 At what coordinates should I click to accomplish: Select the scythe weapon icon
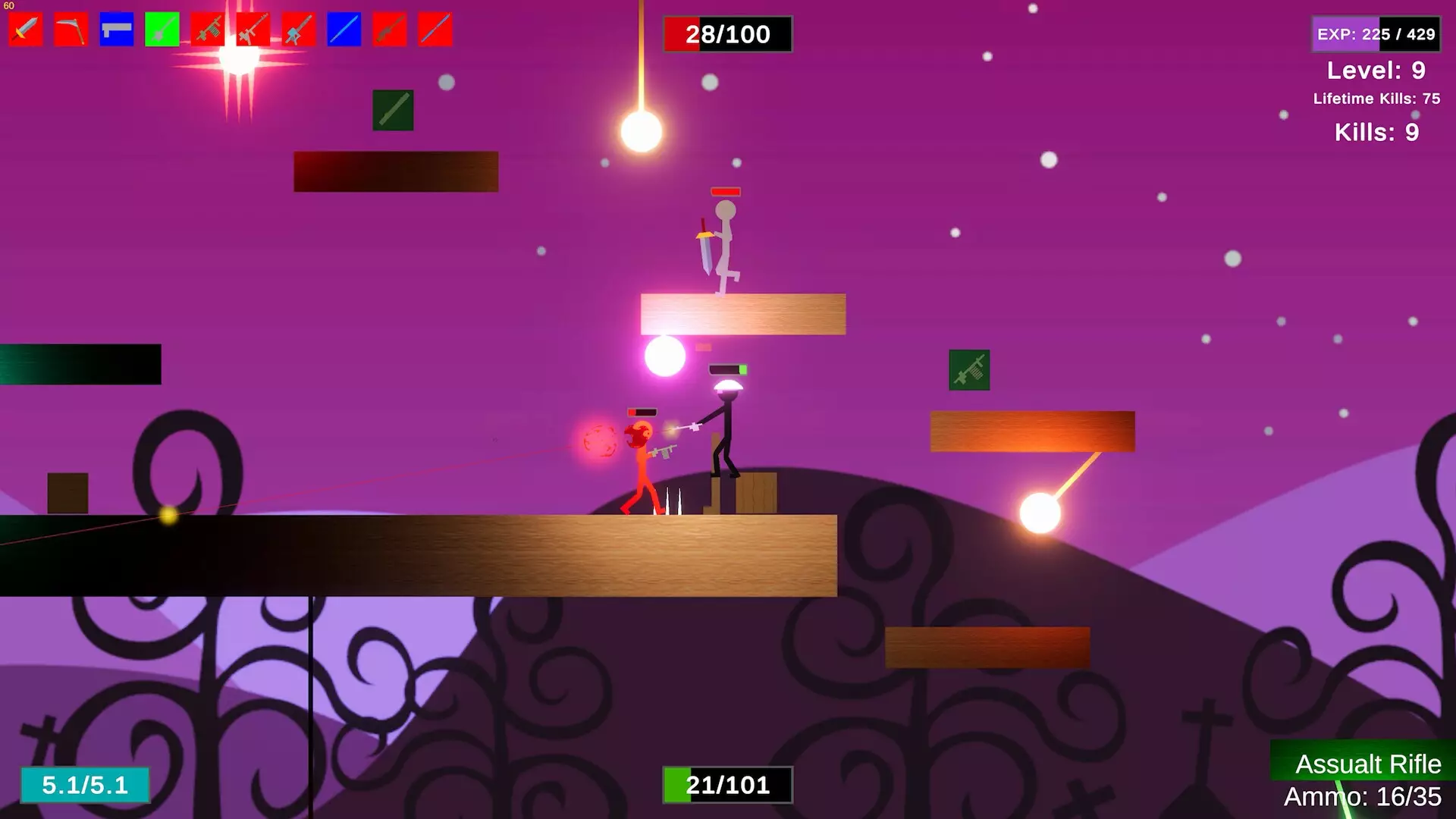pyautogui.click(x=70, y=29)
